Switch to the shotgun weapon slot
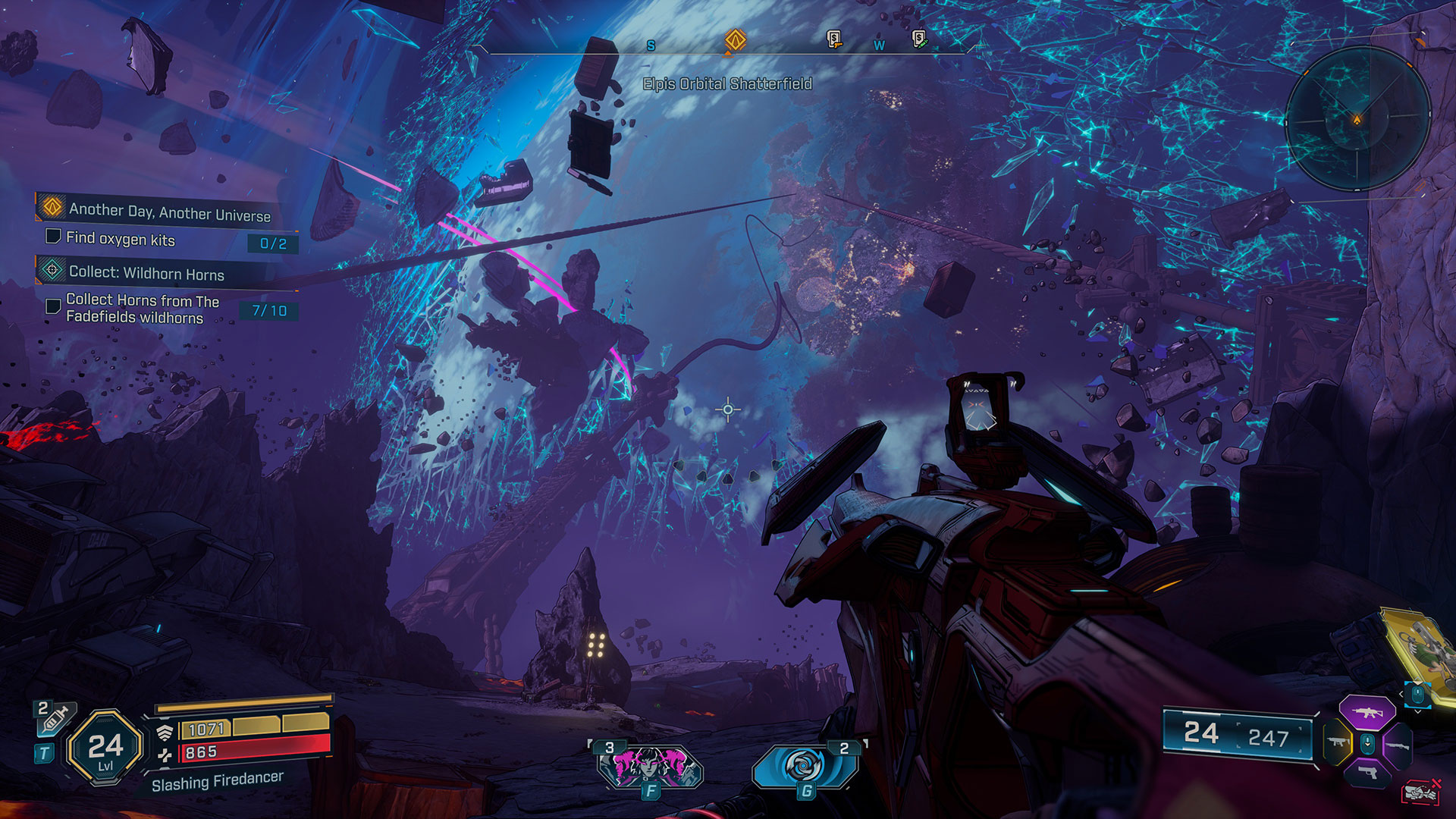 tap(1397, 745)
